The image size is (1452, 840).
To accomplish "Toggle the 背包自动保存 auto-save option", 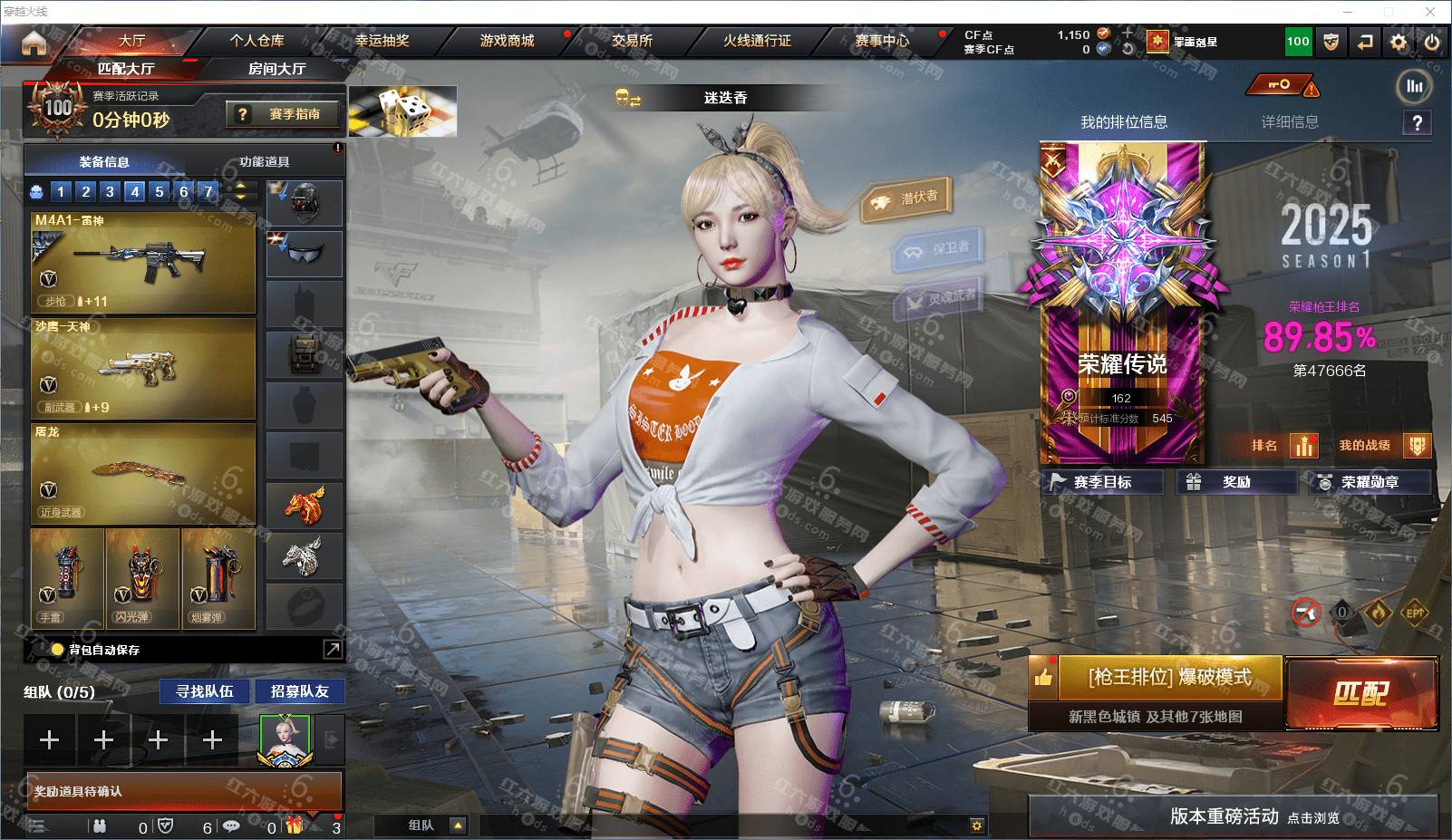I will [58, 650].
